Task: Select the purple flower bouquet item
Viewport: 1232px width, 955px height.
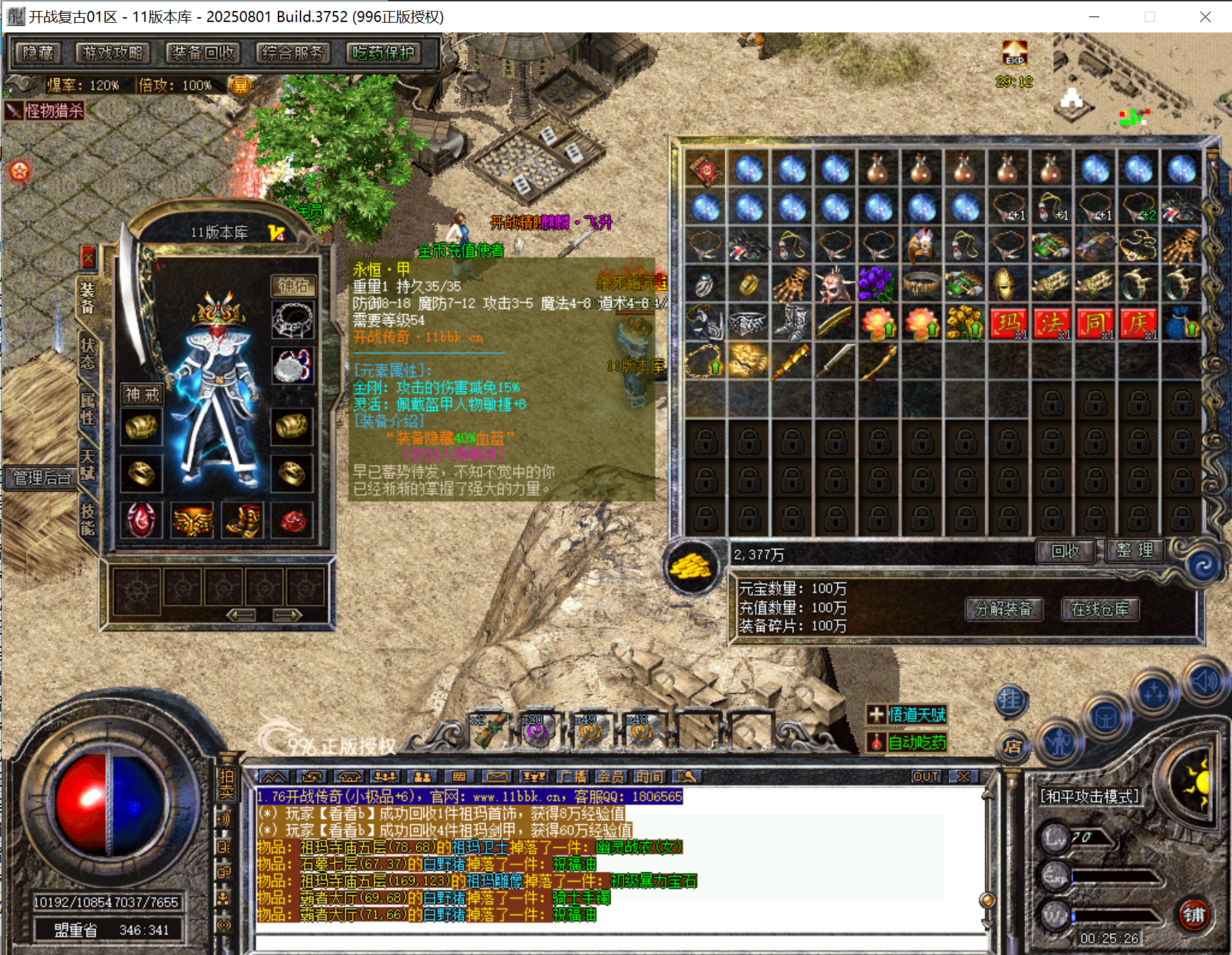Action: (877, 284)
